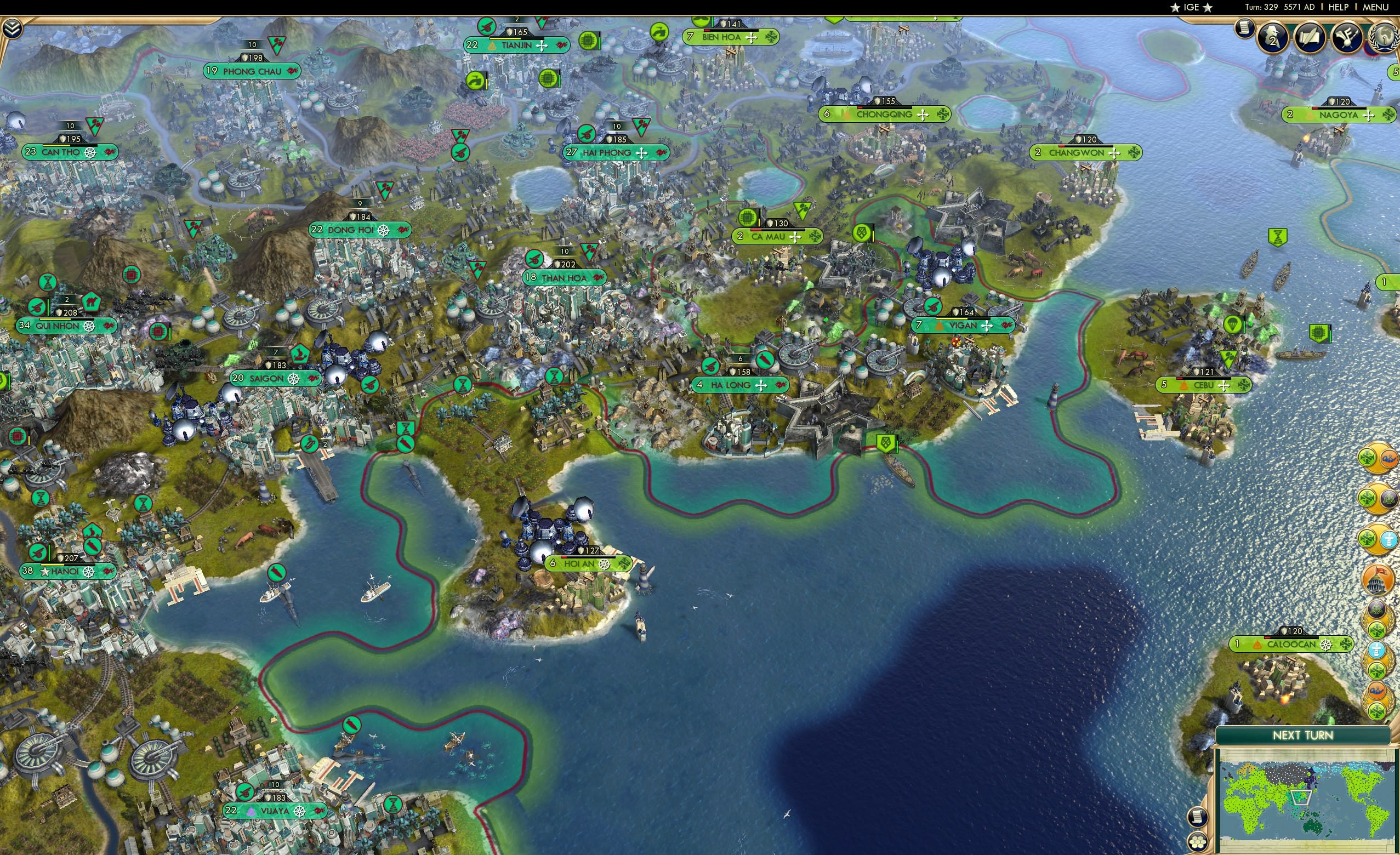
Task: Expand Ha Long's city banner plus control
Action: tap(761, 385)
